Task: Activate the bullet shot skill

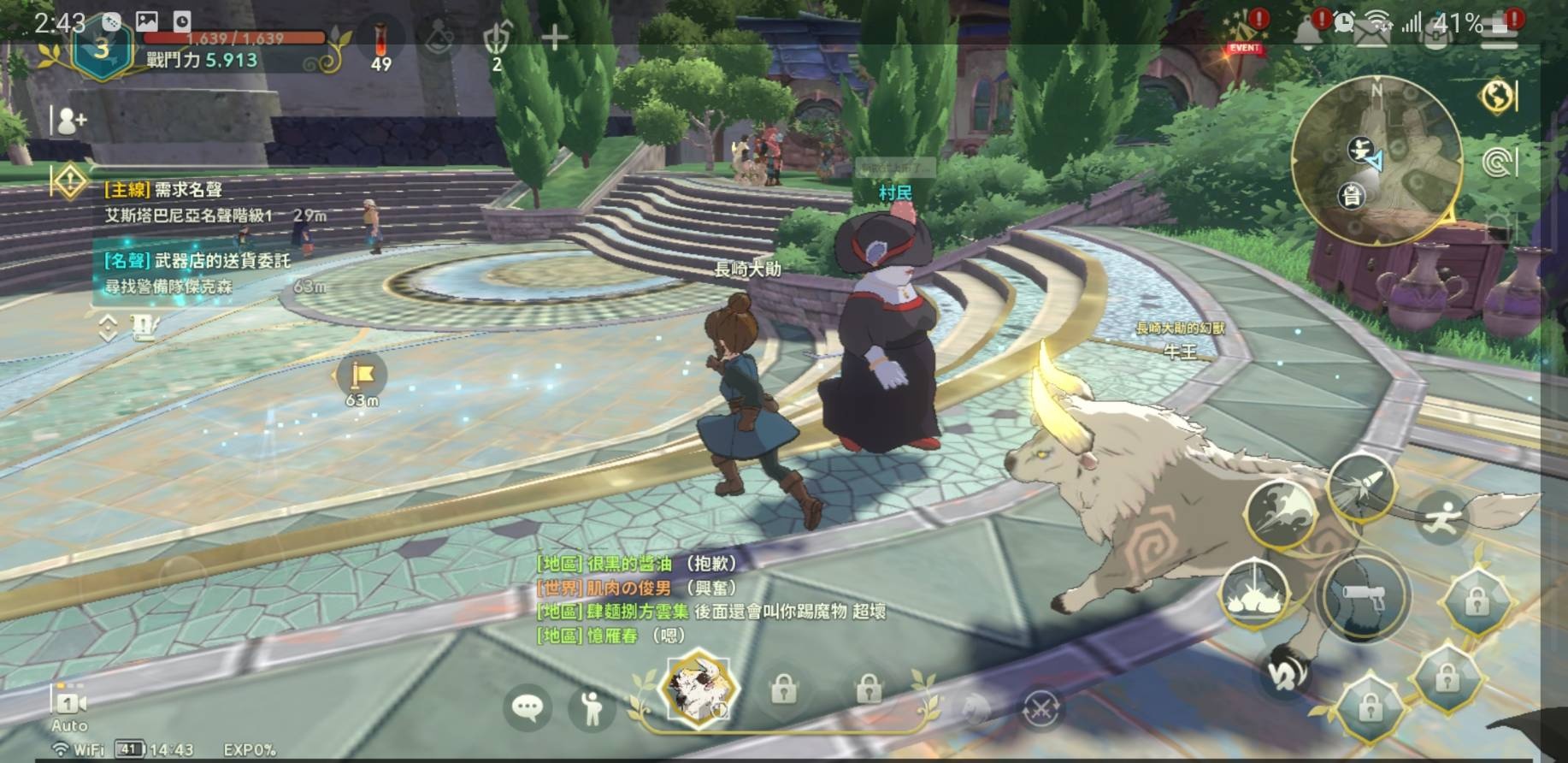Action: pyautogui.click(x=1363, y=487)
